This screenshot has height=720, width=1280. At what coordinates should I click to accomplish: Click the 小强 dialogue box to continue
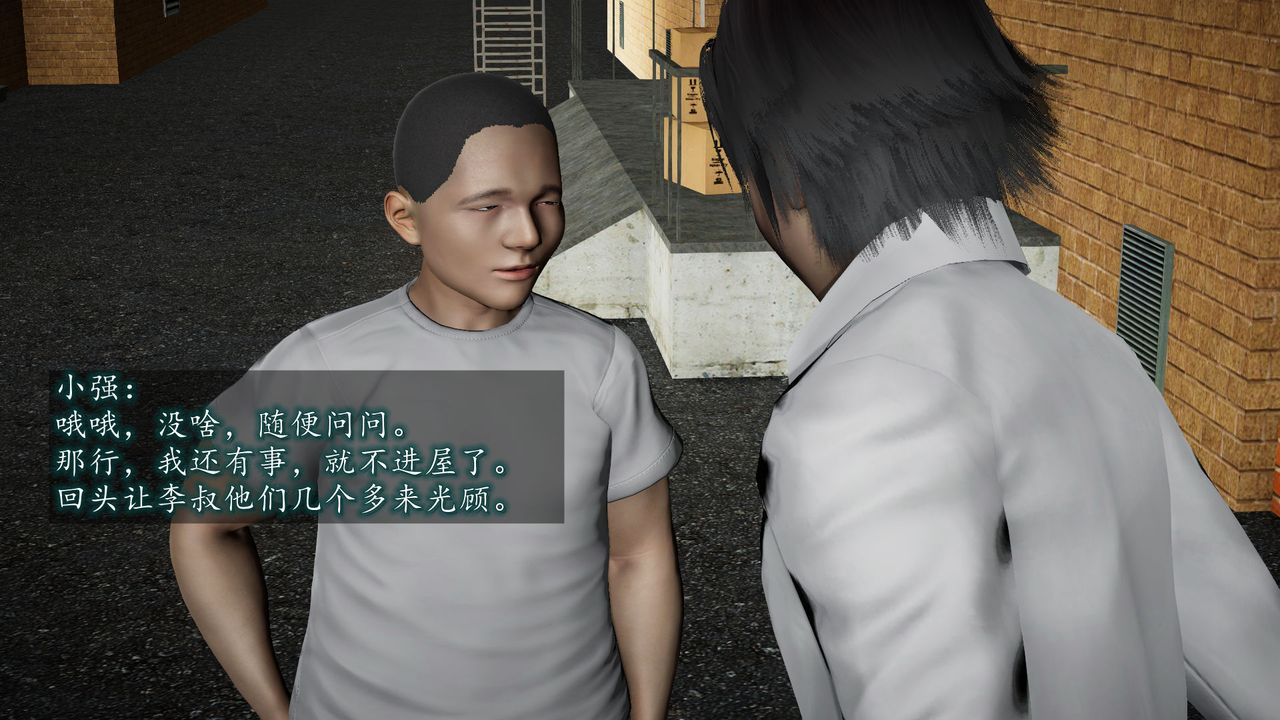[306, 446]
